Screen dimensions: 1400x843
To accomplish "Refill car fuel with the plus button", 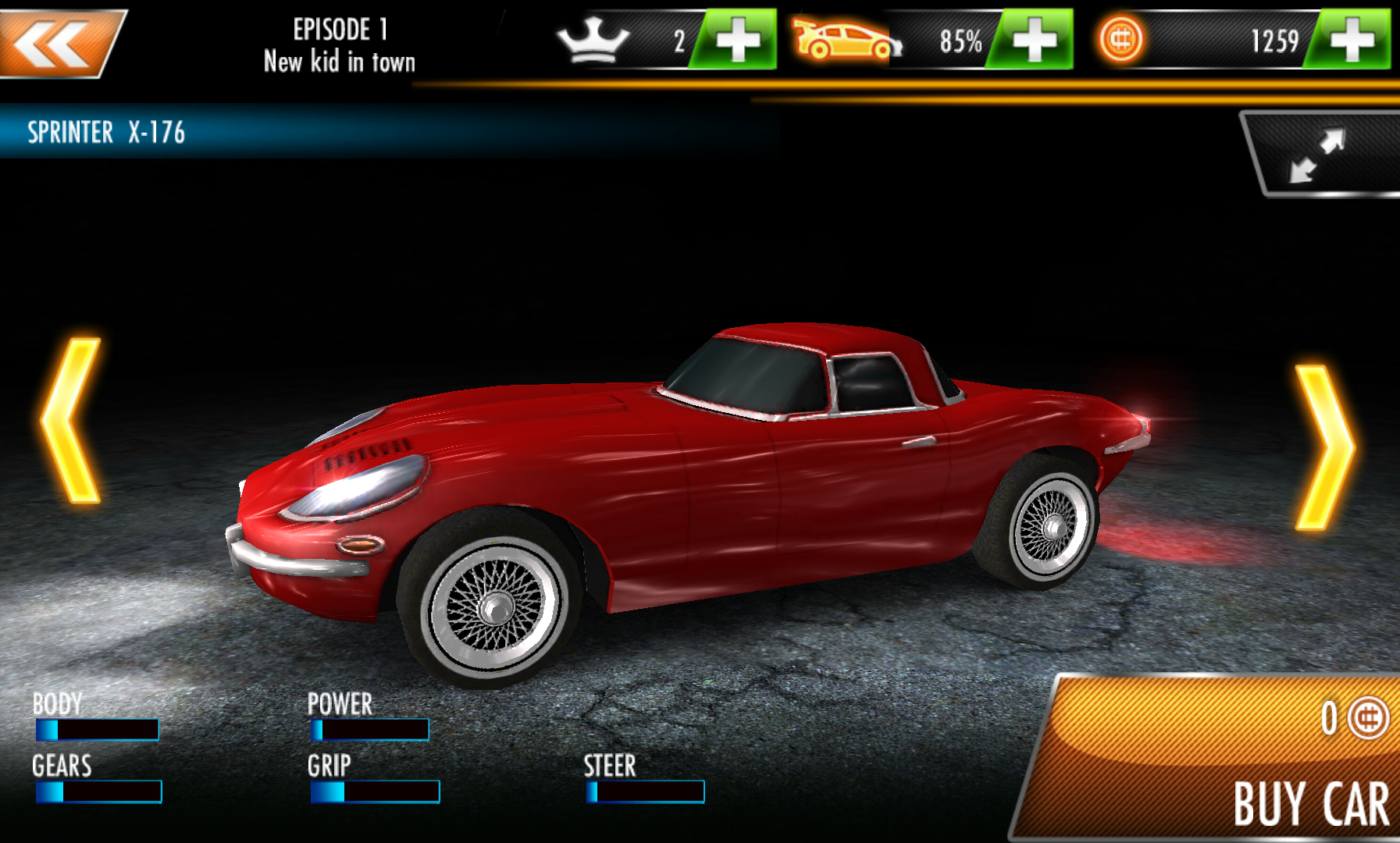I will (1034, 40).
